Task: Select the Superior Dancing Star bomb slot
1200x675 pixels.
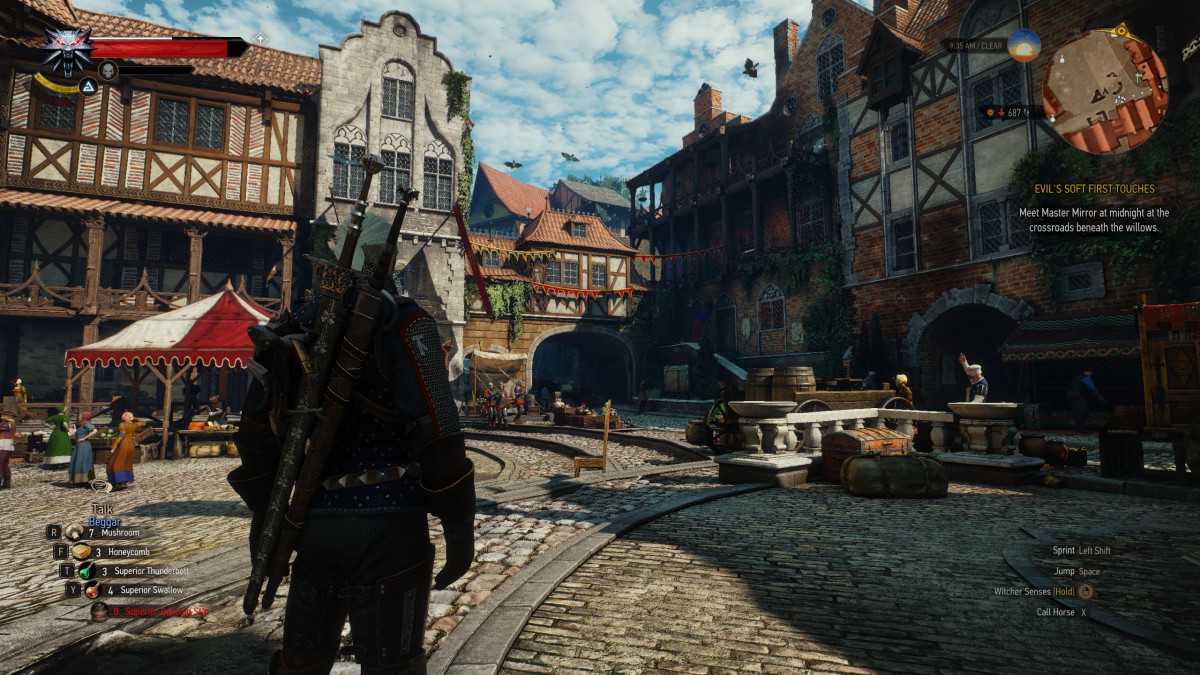Action: click(x=99, y=610)
